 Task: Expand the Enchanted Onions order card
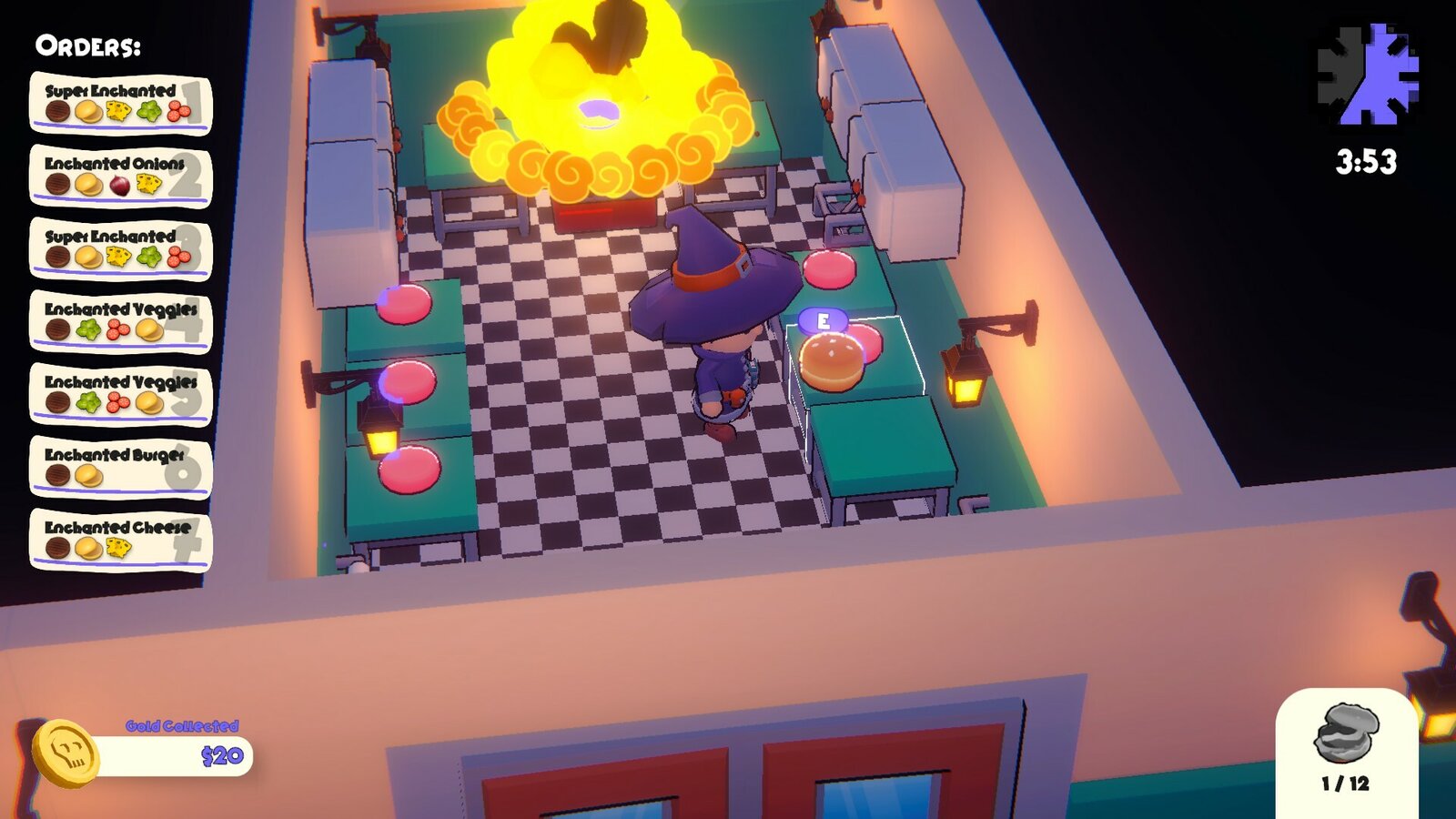(x=123, y=177)
